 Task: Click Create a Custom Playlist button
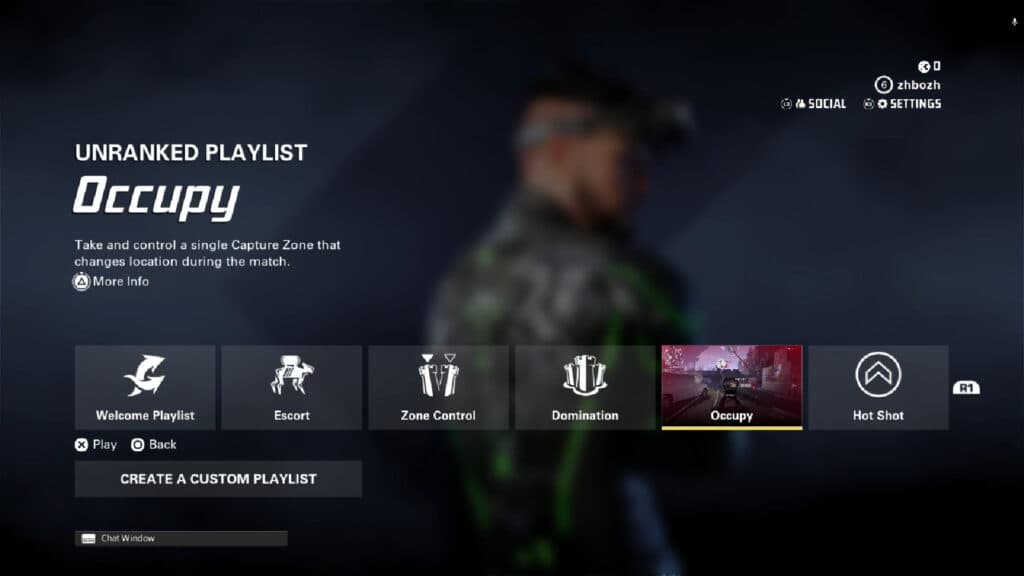point(218,479)
